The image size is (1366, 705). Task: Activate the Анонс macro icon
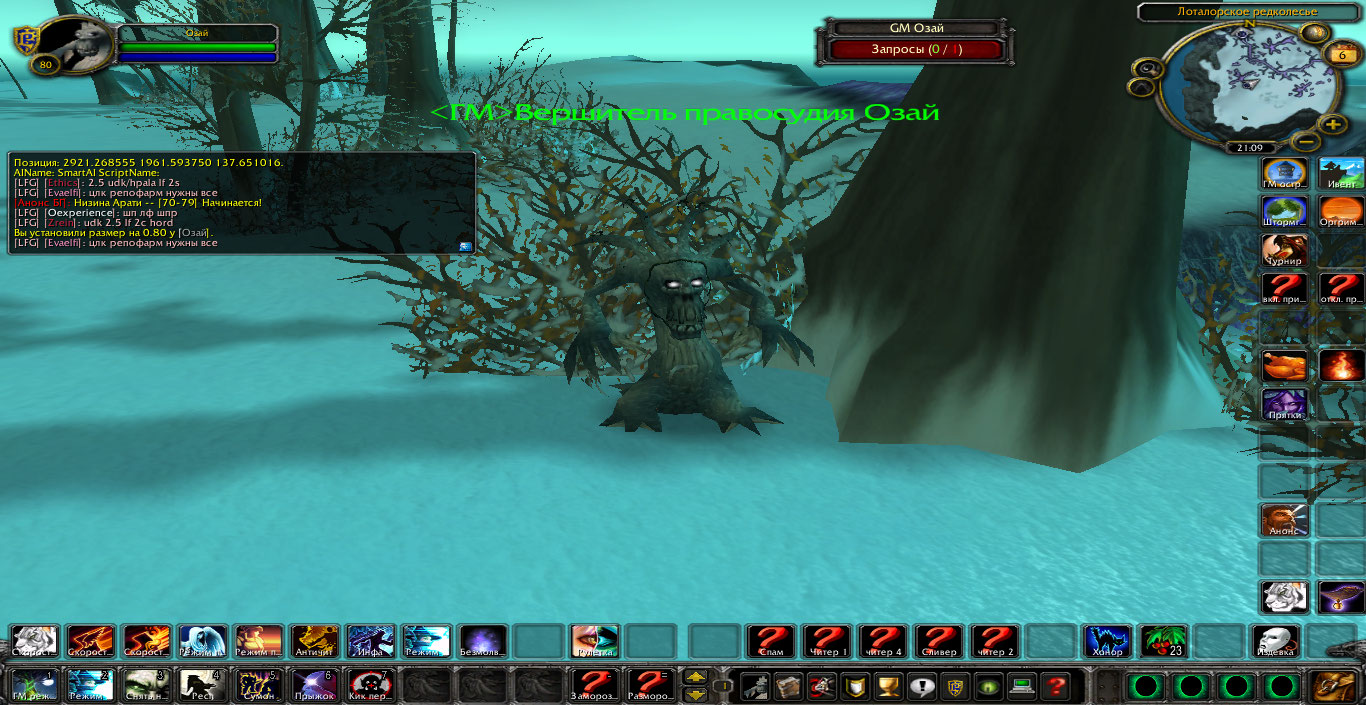pos(1284,520)
